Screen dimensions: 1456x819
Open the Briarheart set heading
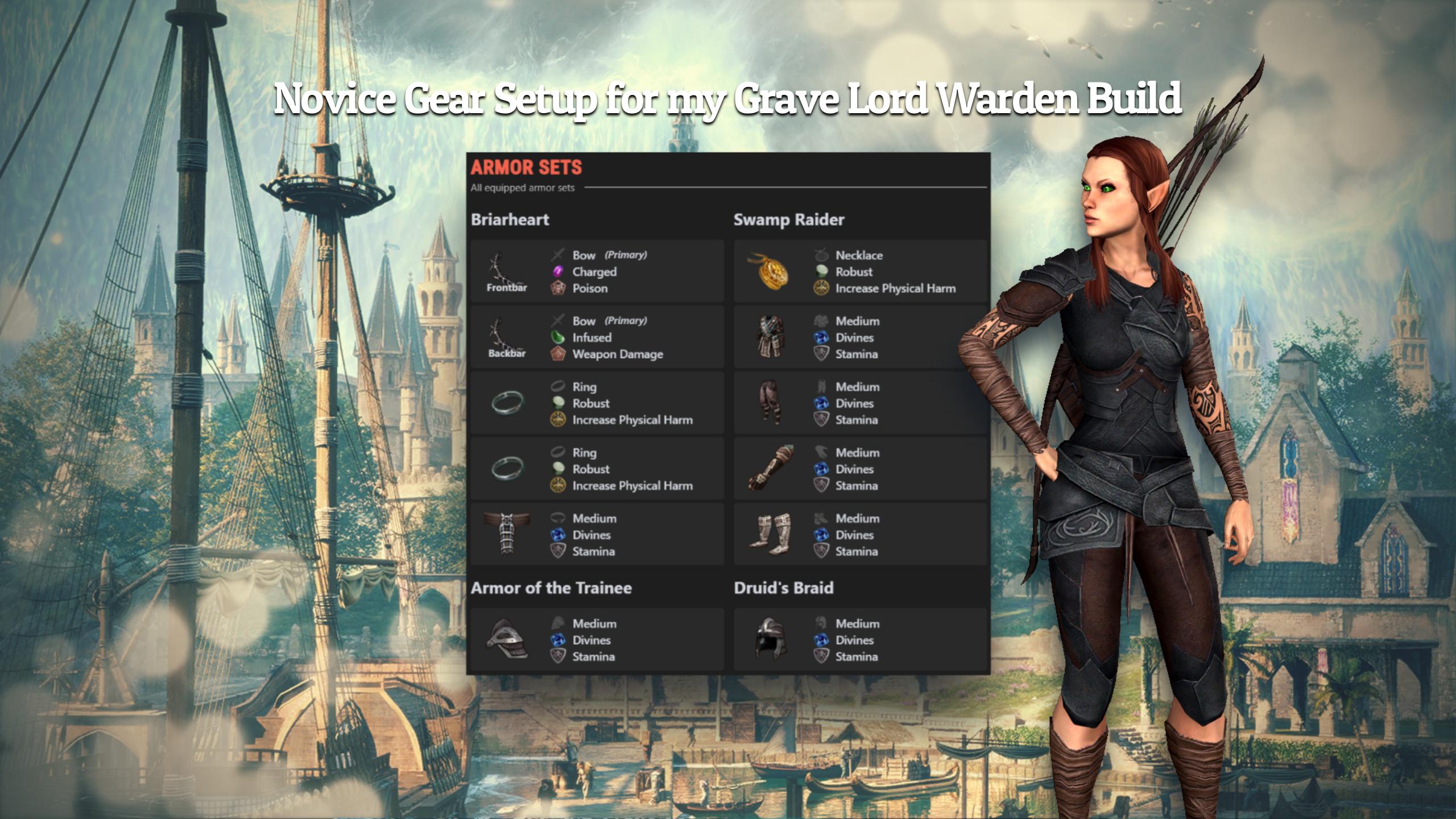pos(509,220)
